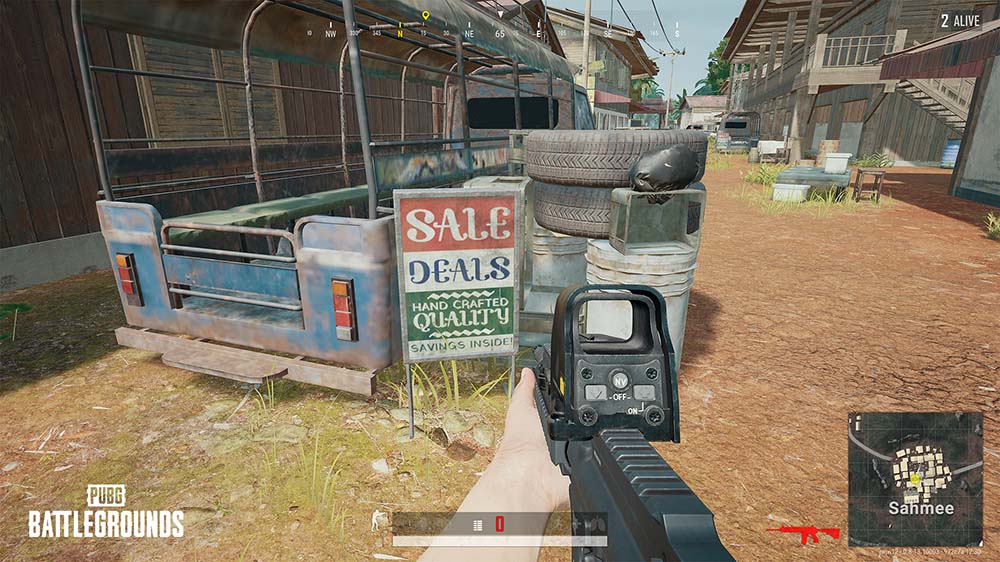Open the Sahmee minimap
The width and height of the screenshot is (1000, 562).
[x=915, y=478]
